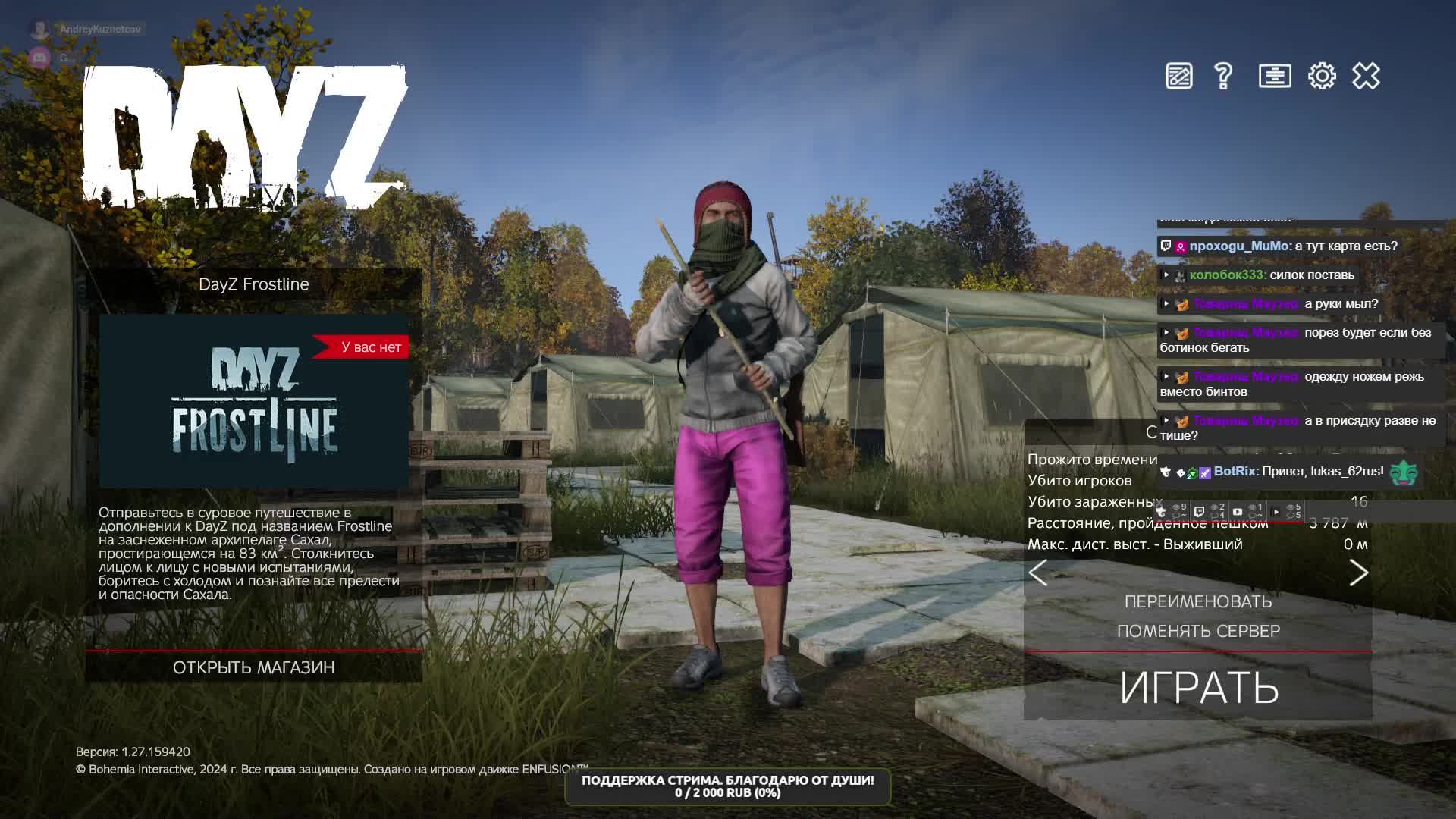This screenshot has width=1456, height=819.
Task: Open the question mark help icon
Action: pos(1222,76)
